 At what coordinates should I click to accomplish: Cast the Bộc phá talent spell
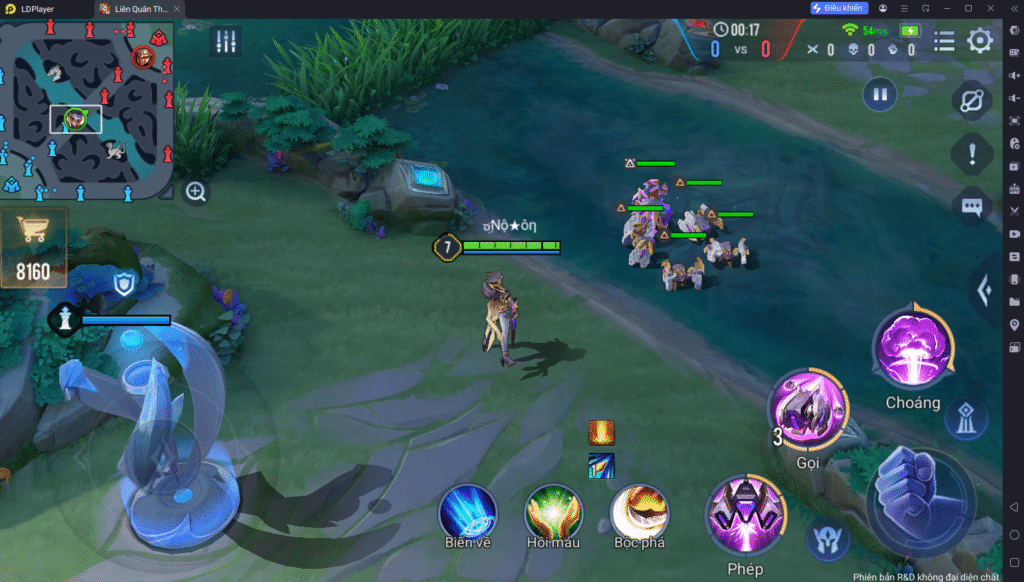[x=639, y=513]
